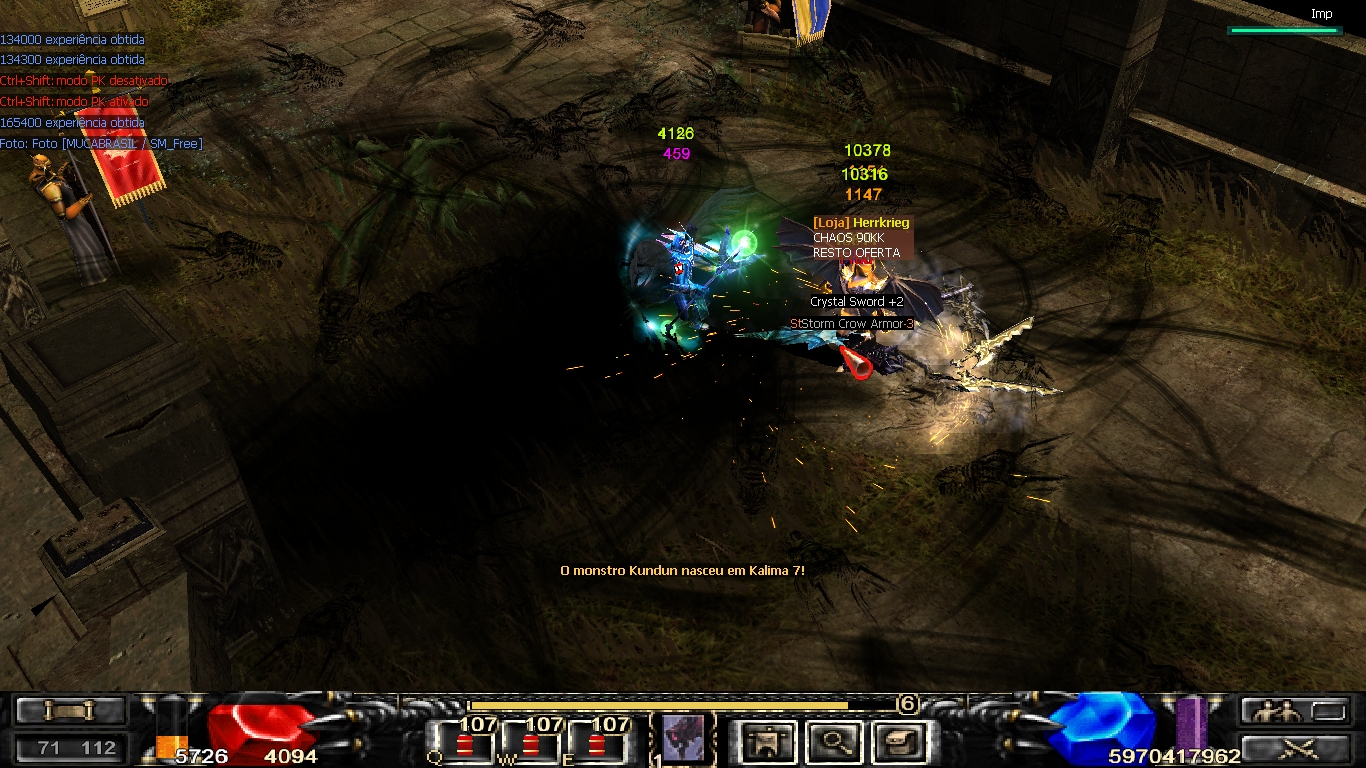Open the scroll menu button
1366x768 pixels.
pyautogui.click(x=69, y=711)
